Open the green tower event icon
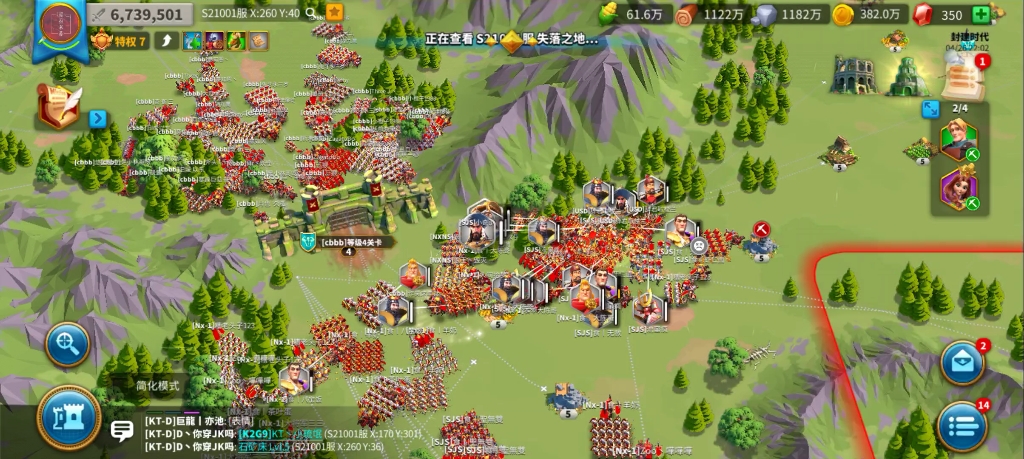Screen dimensions: 1024x459 point(908,76)
